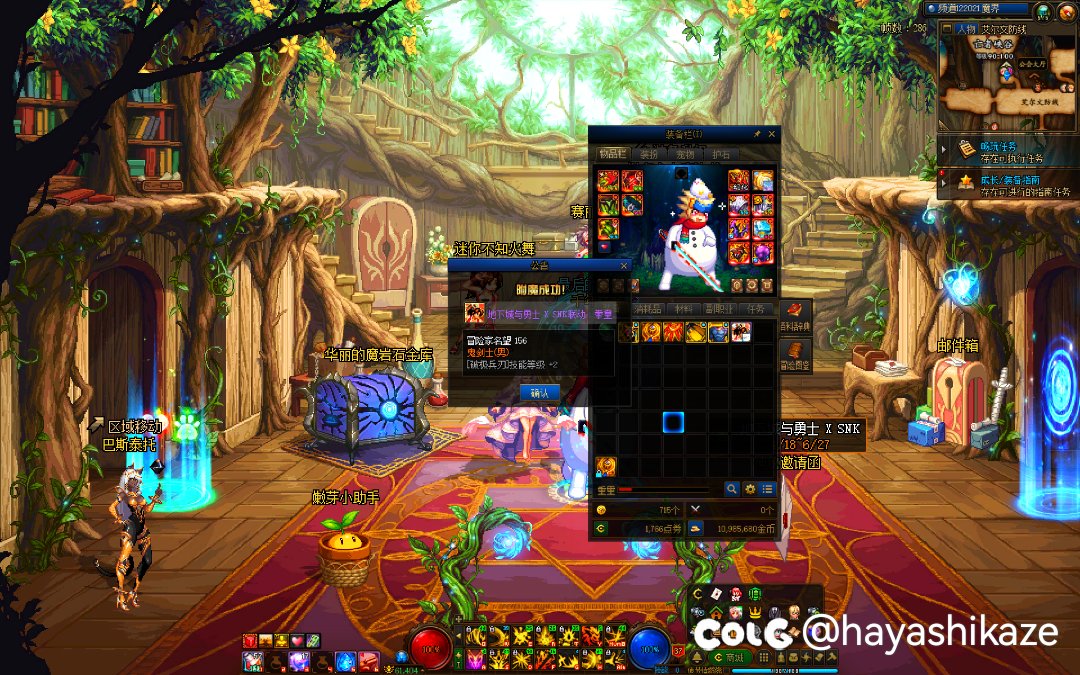Open the 冒险图鉴 adventure album button
The width and height of the screenshot is (1080, 675).
pyautogui.click(x=795, y=354)
